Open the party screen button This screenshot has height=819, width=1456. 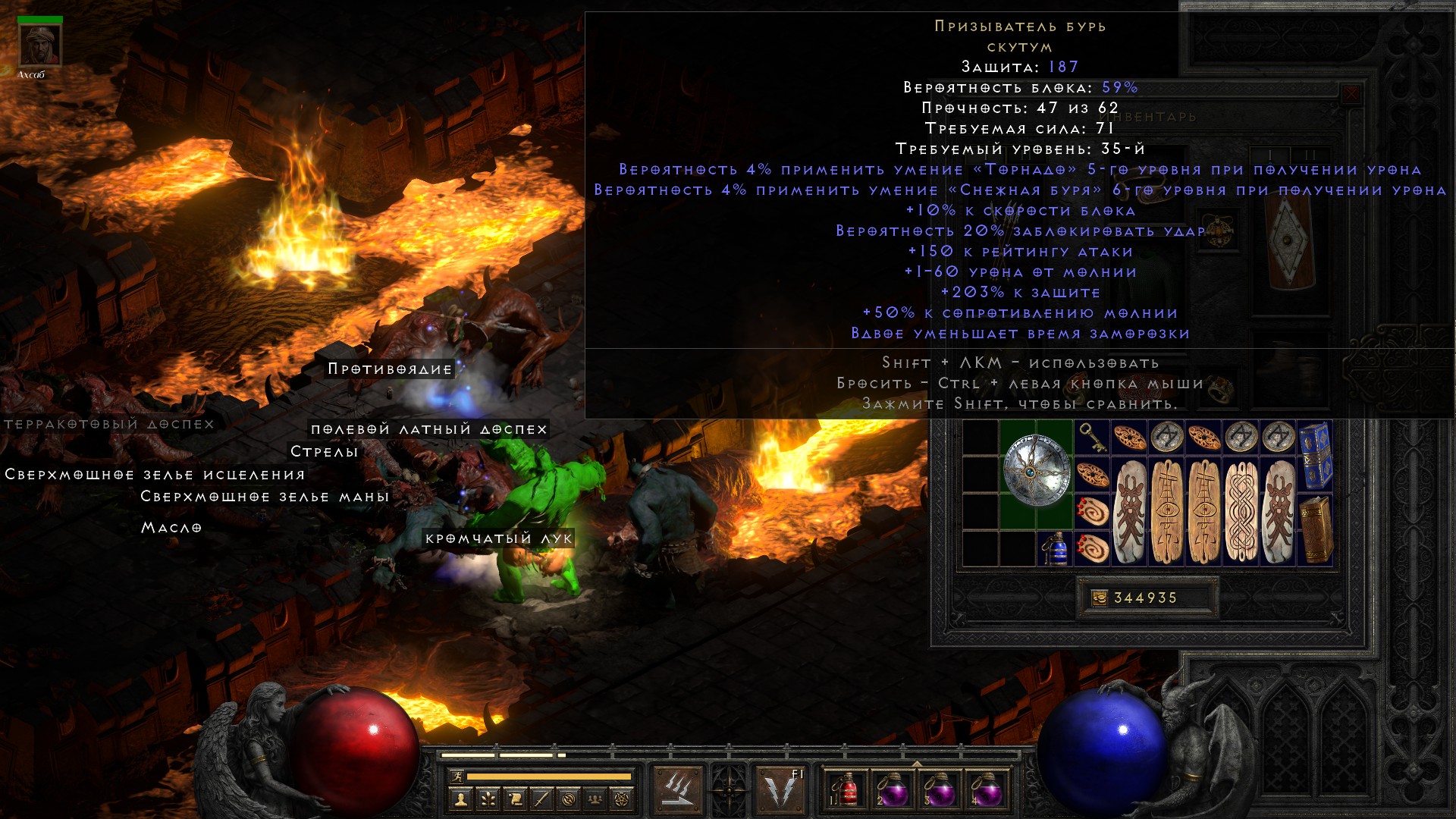tap(595, 799)
